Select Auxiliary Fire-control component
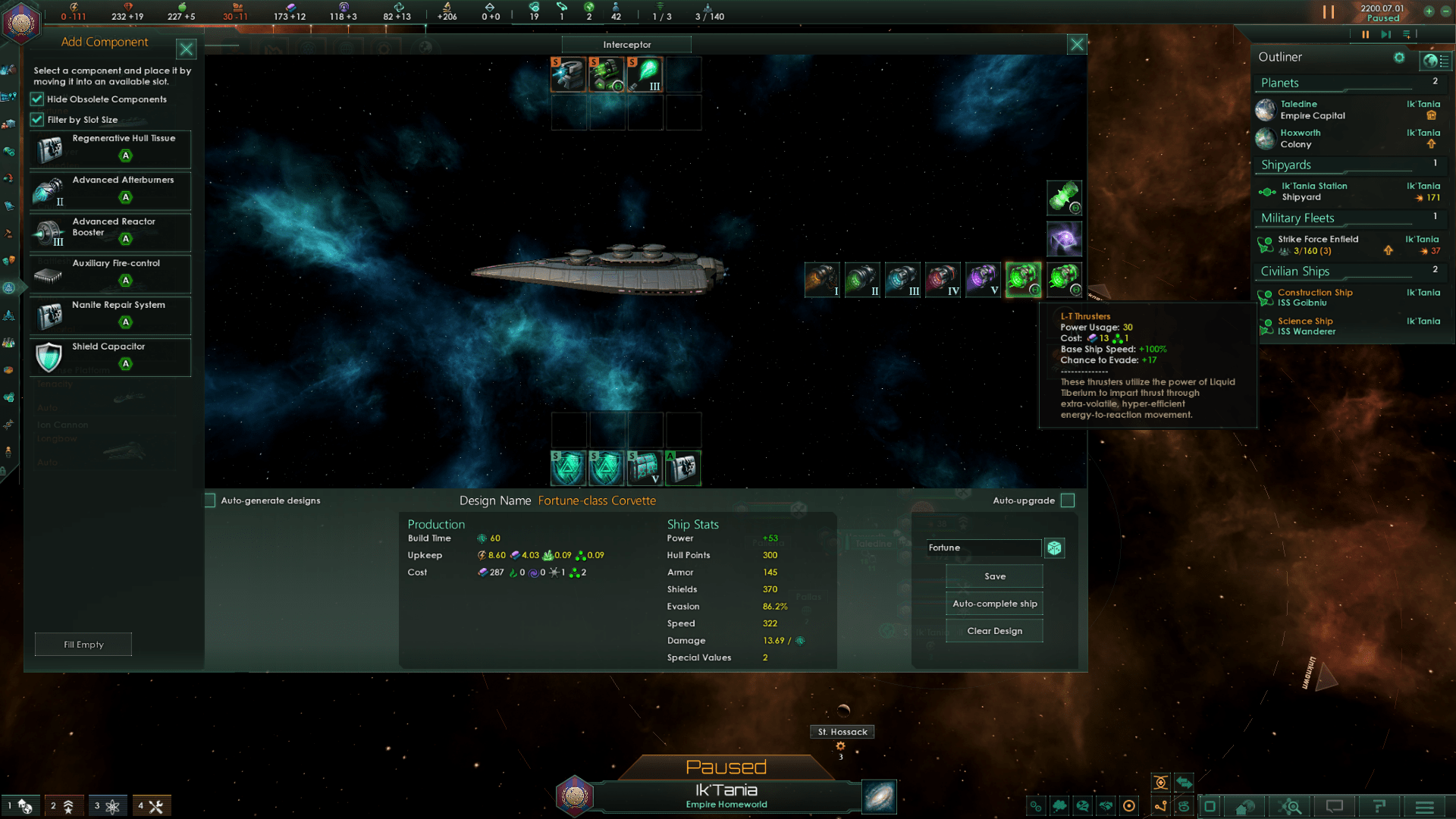1456x819 pixels. coord(110,274)
